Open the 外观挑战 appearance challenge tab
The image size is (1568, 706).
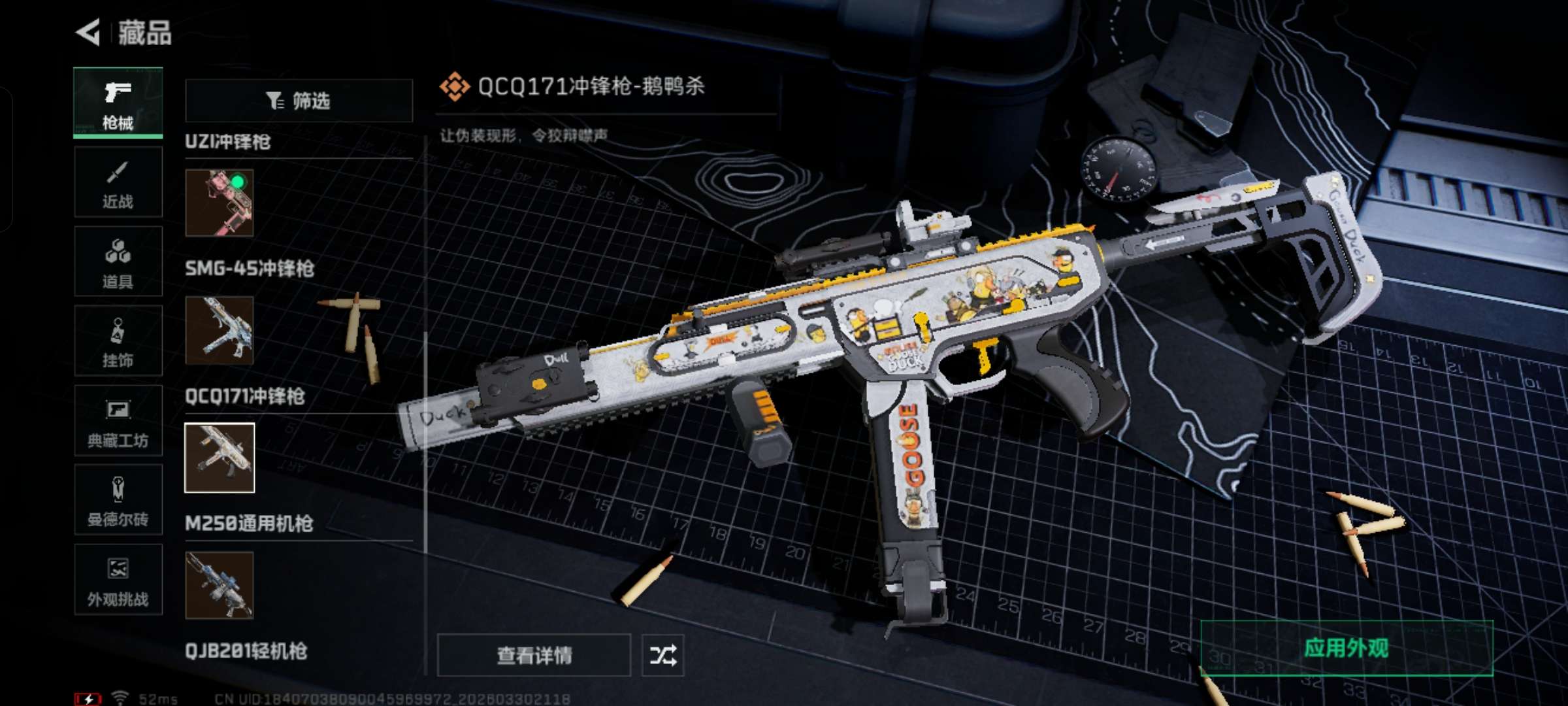pos(118,580)
